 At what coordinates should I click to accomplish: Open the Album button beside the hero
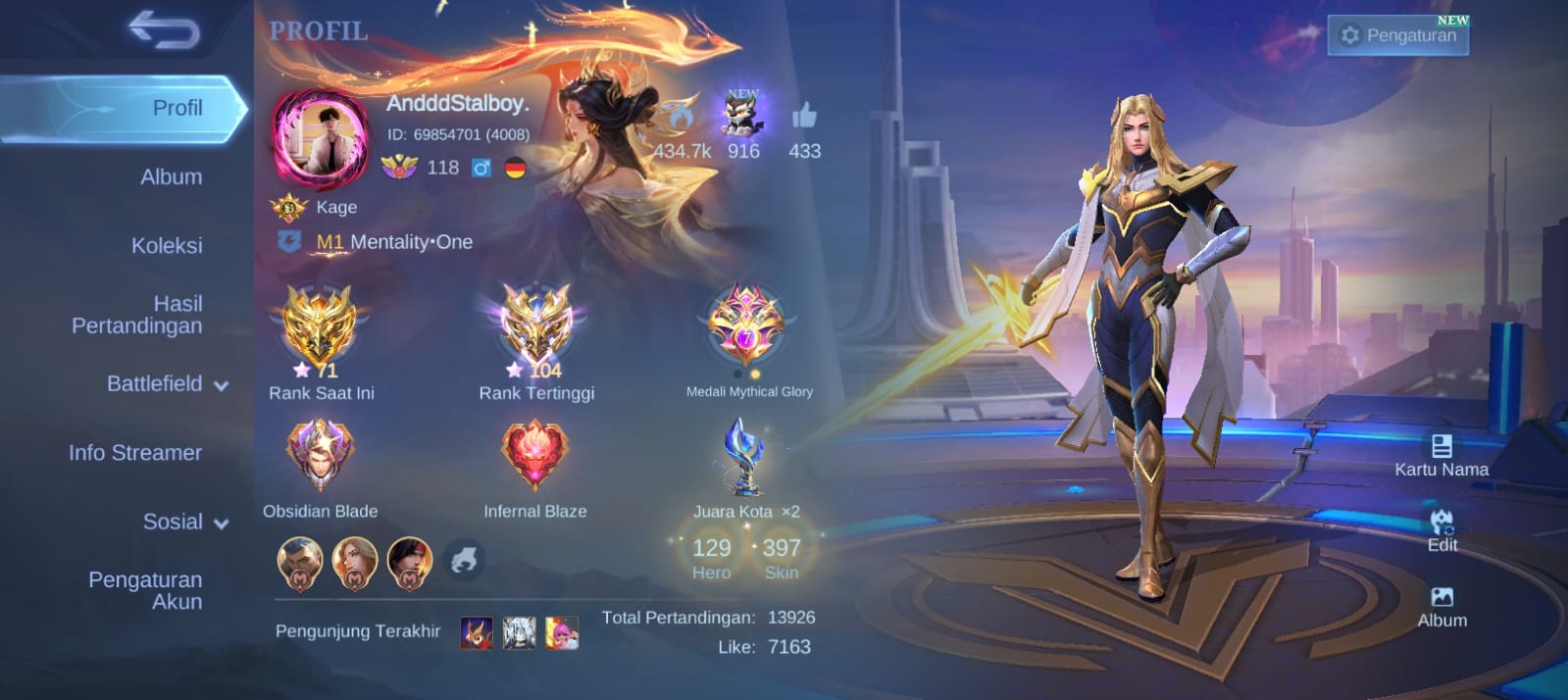[1442, 606]
